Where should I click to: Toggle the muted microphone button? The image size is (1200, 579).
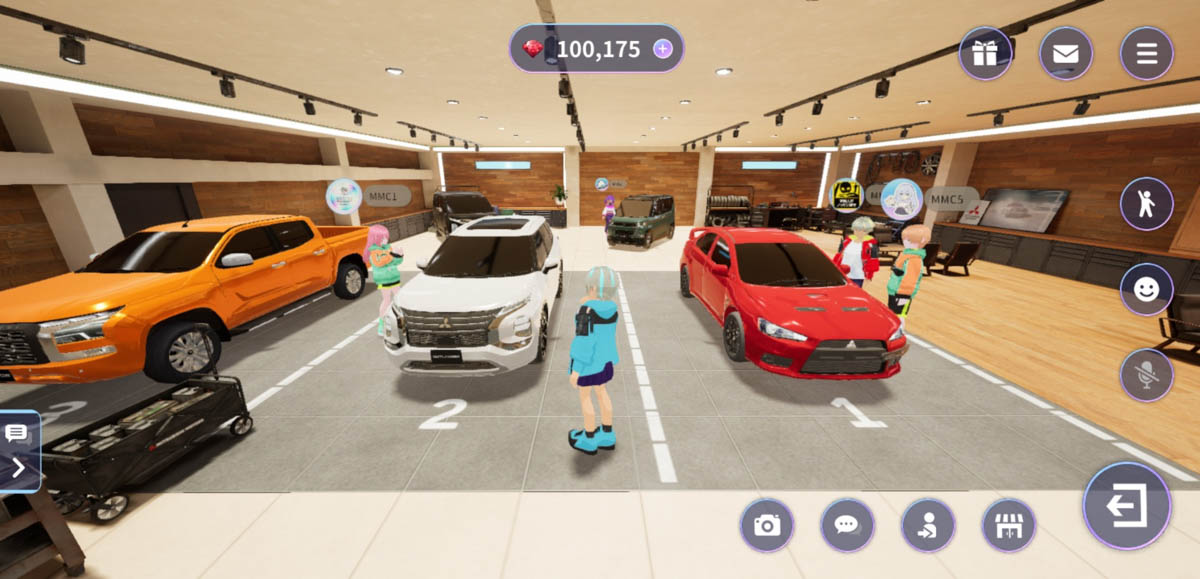coord(1146,375)
